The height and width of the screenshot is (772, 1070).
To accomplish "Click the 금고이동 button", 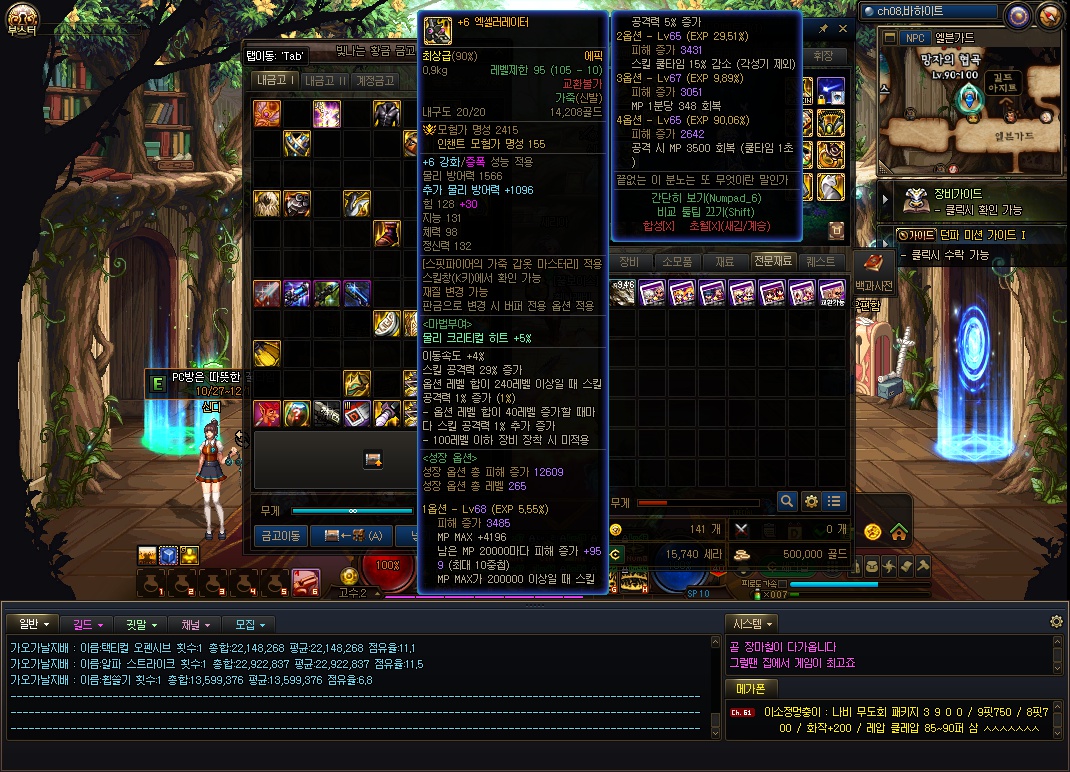I will pos(281,536).
